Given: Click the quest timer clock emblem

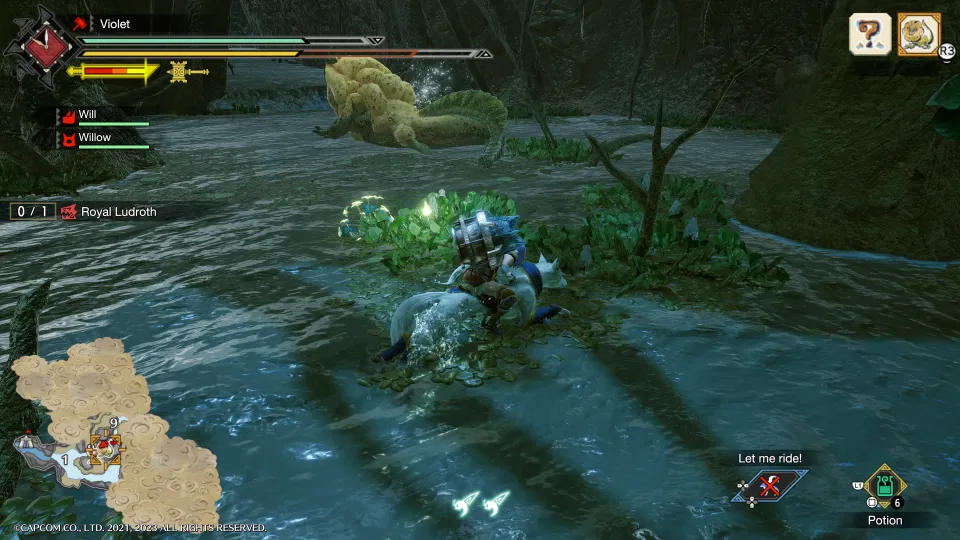Looking at the screenshot, I should [x=42, y=46].
